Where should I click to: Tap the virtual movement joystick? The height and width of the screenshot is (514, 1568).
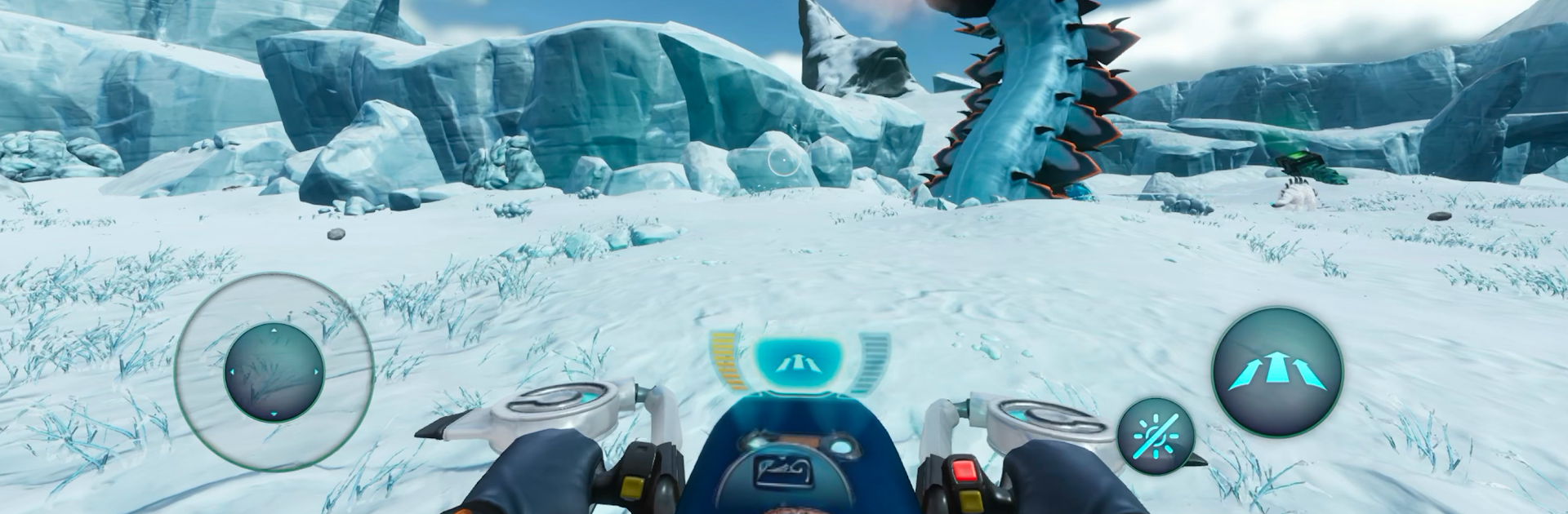[x=274, y=372]
